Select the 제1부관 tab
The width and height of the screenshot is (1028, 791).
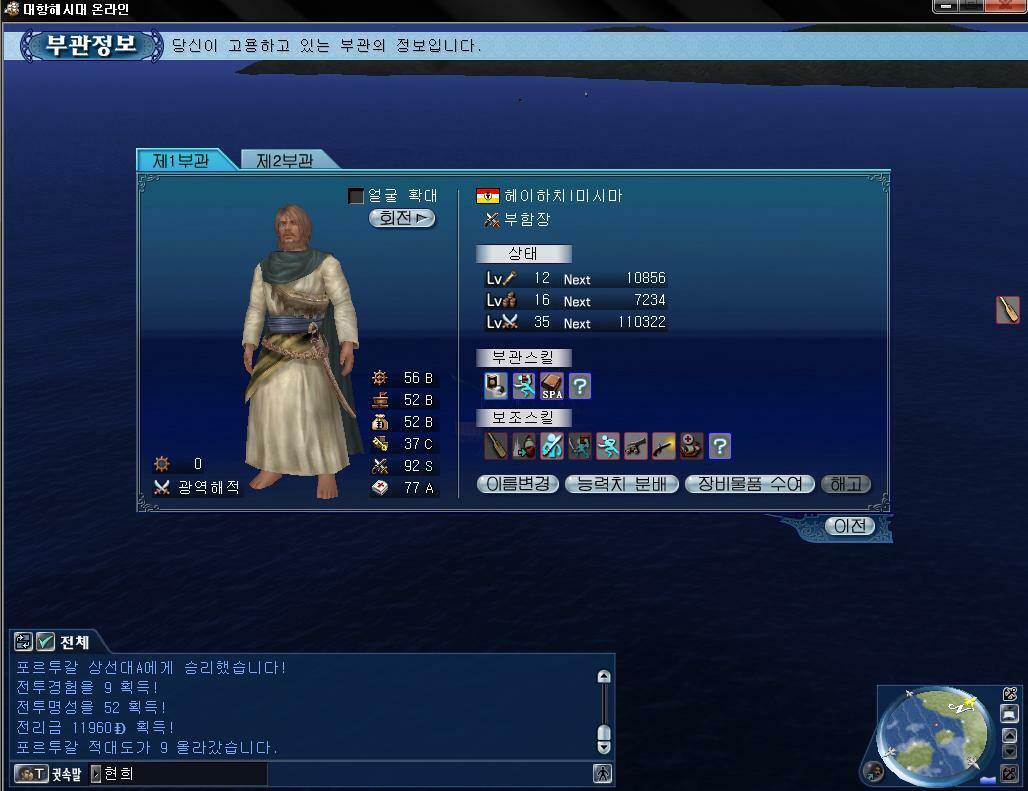[x=181, y=160]
